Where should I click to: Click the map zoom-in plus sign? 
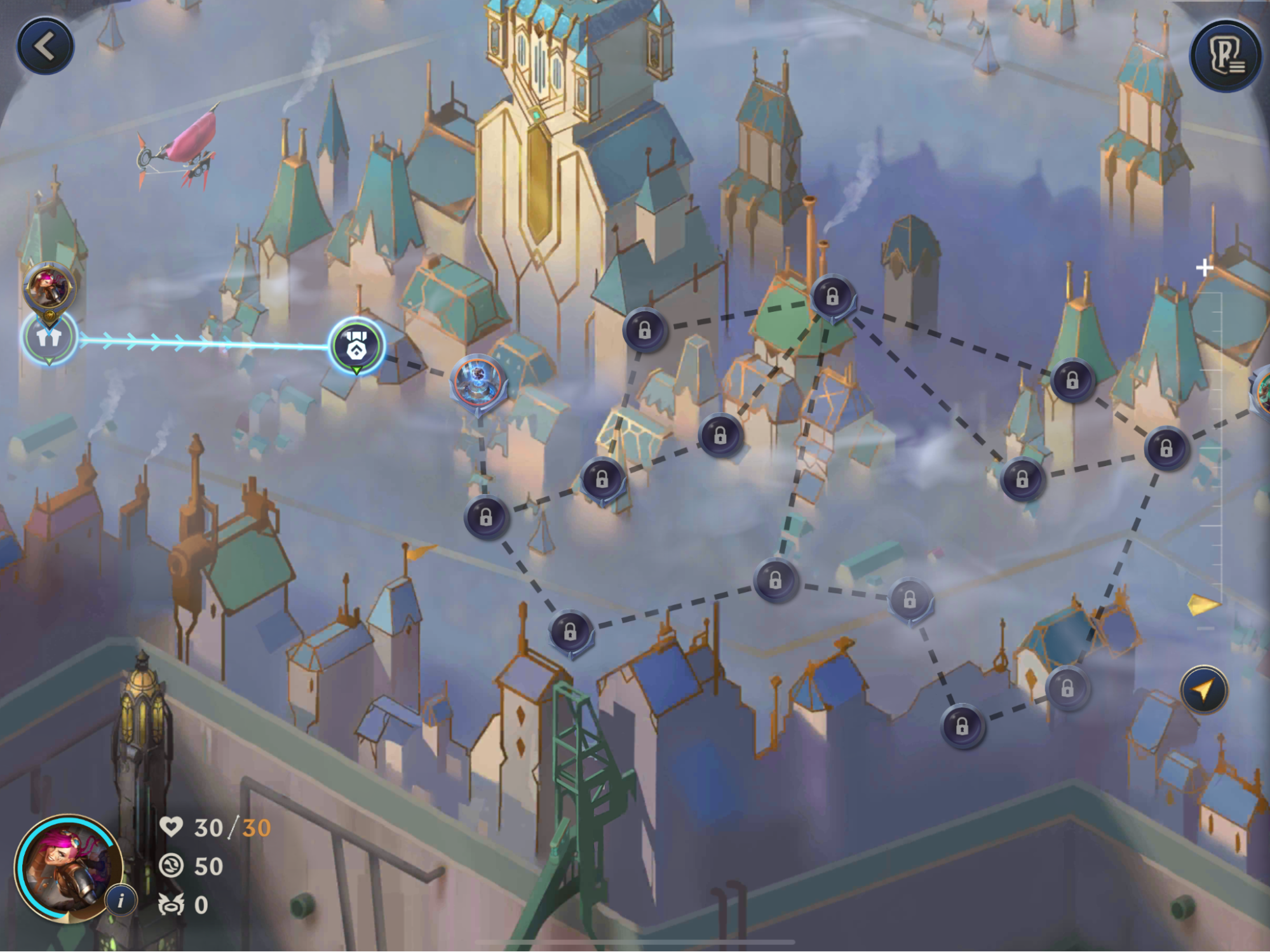1204,268
